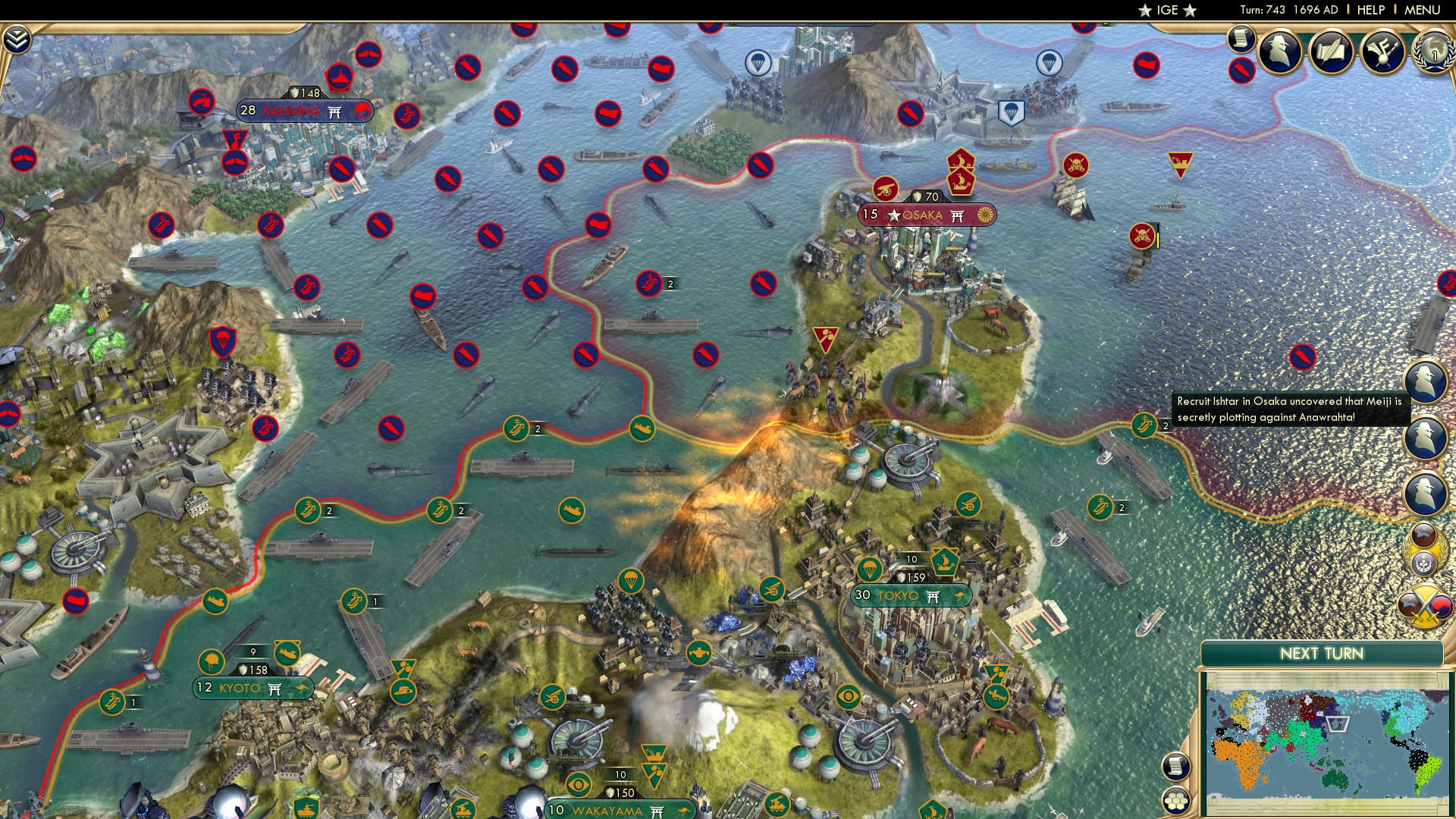The height and width of the screenshot is (819, 1456).
Task: Open the Diplomacy screen via quill-scroll icon
Action: 1331,52
